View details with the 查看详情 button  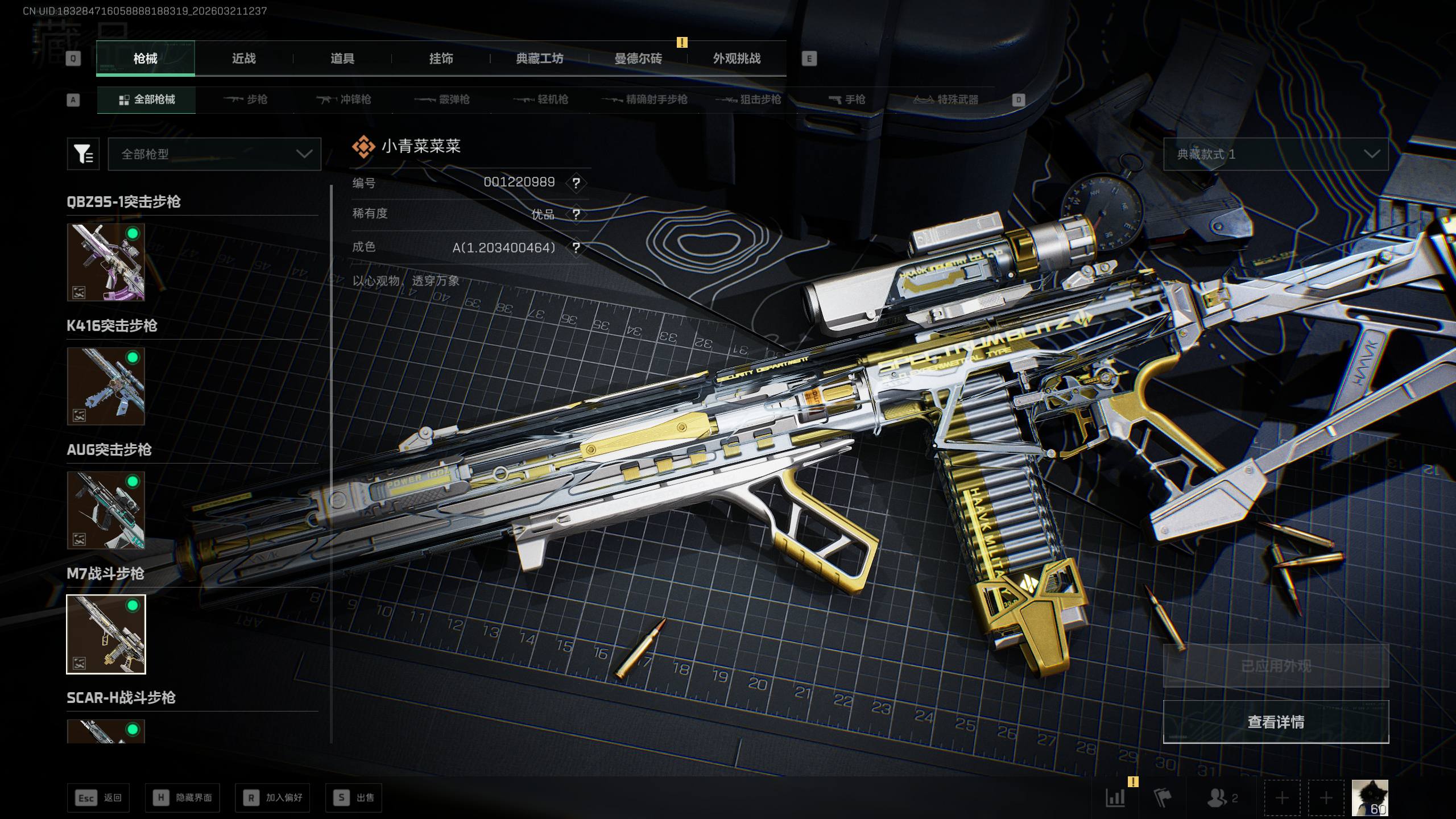[x=1275, y=722]
